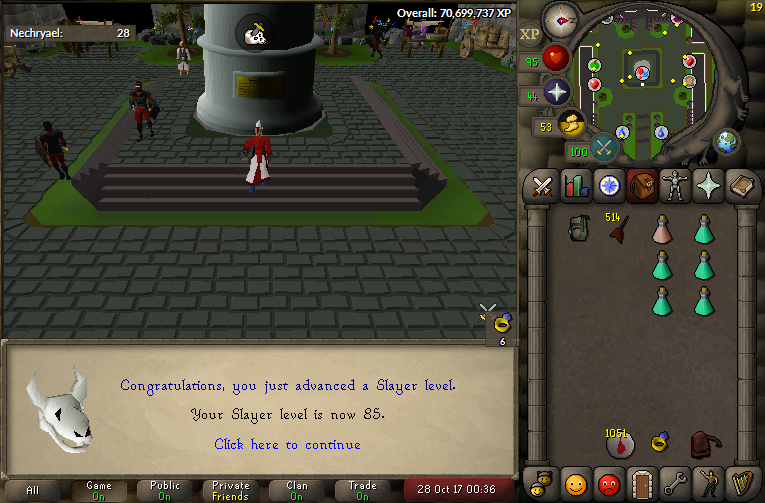Toggle the XP drops button
The image size is (765, 503).
[x=530, y=33]
